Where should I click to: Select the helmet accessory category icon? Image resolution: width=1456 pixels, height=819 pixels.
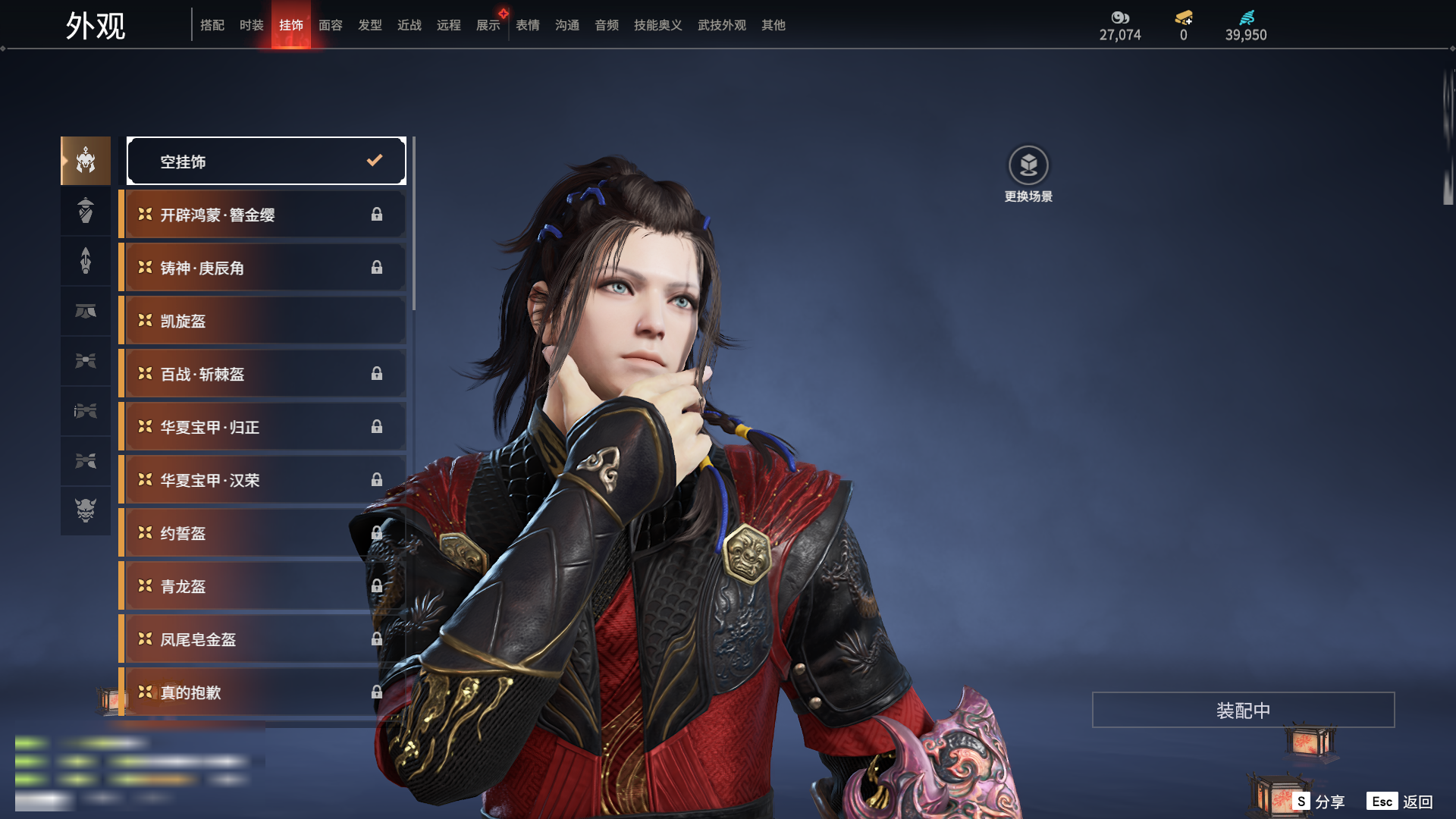coord(86,161)
